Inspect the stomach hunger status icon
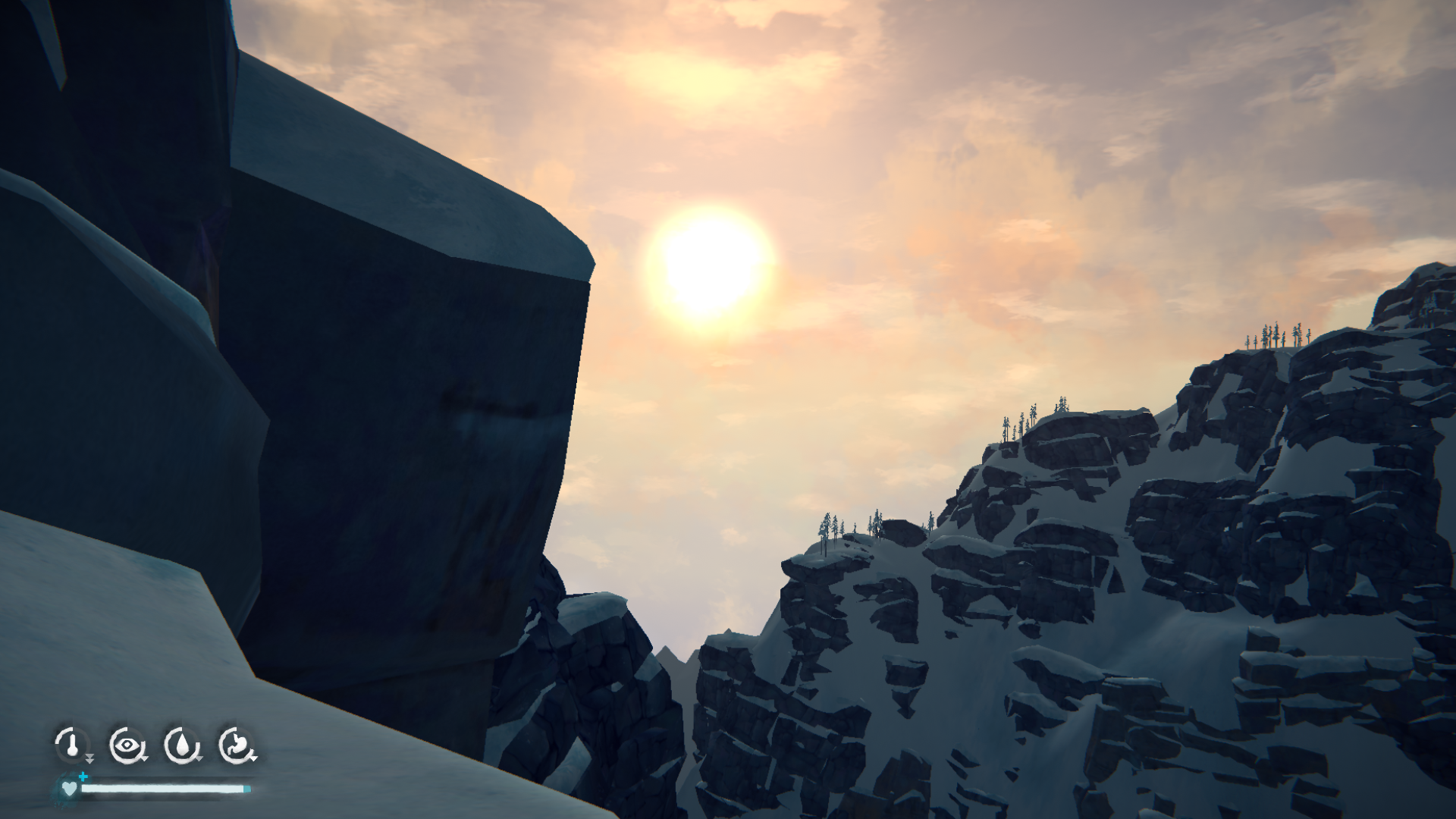 click(x=237, y=745)
